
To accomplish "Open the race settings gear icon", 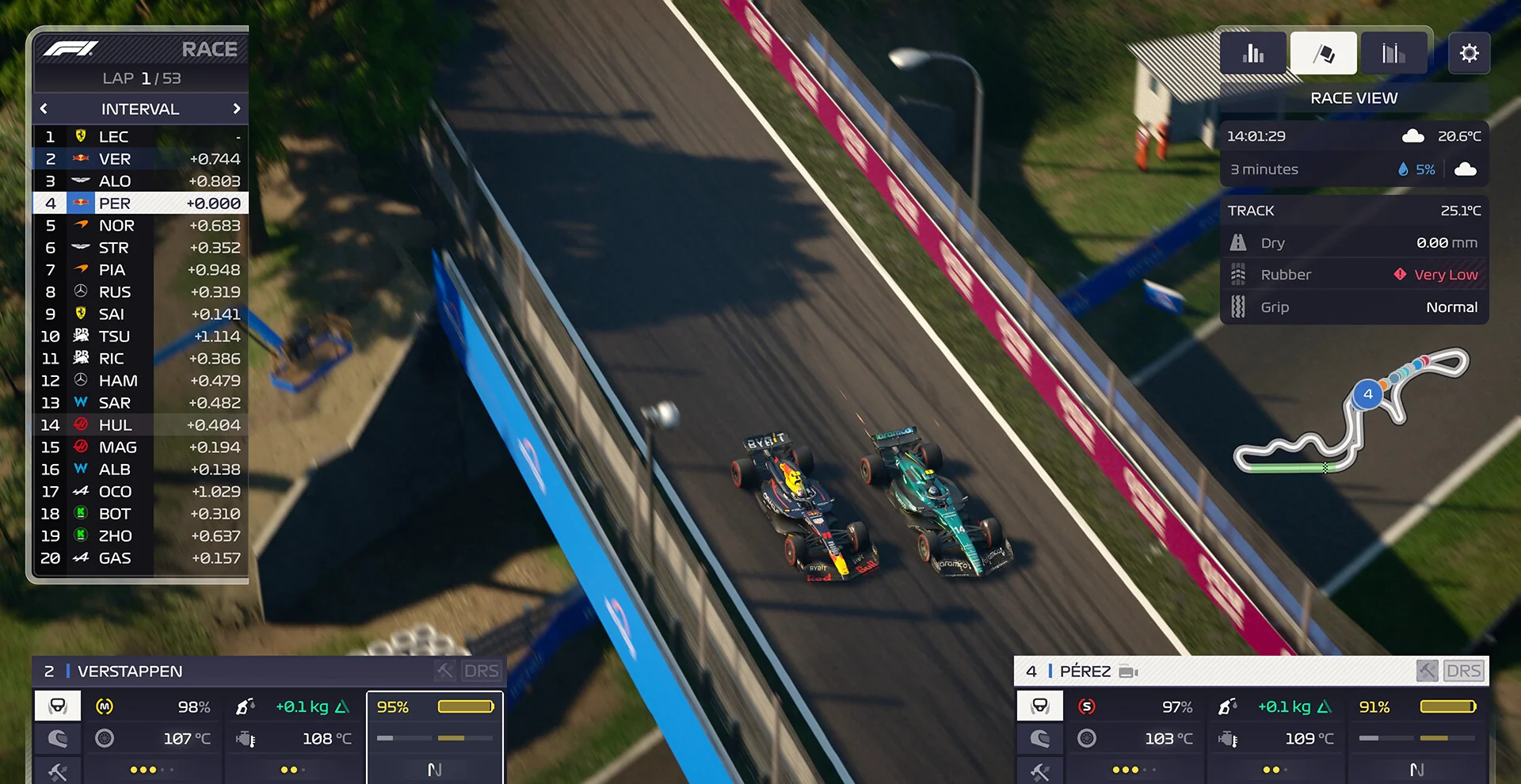I will [1470, 53].
